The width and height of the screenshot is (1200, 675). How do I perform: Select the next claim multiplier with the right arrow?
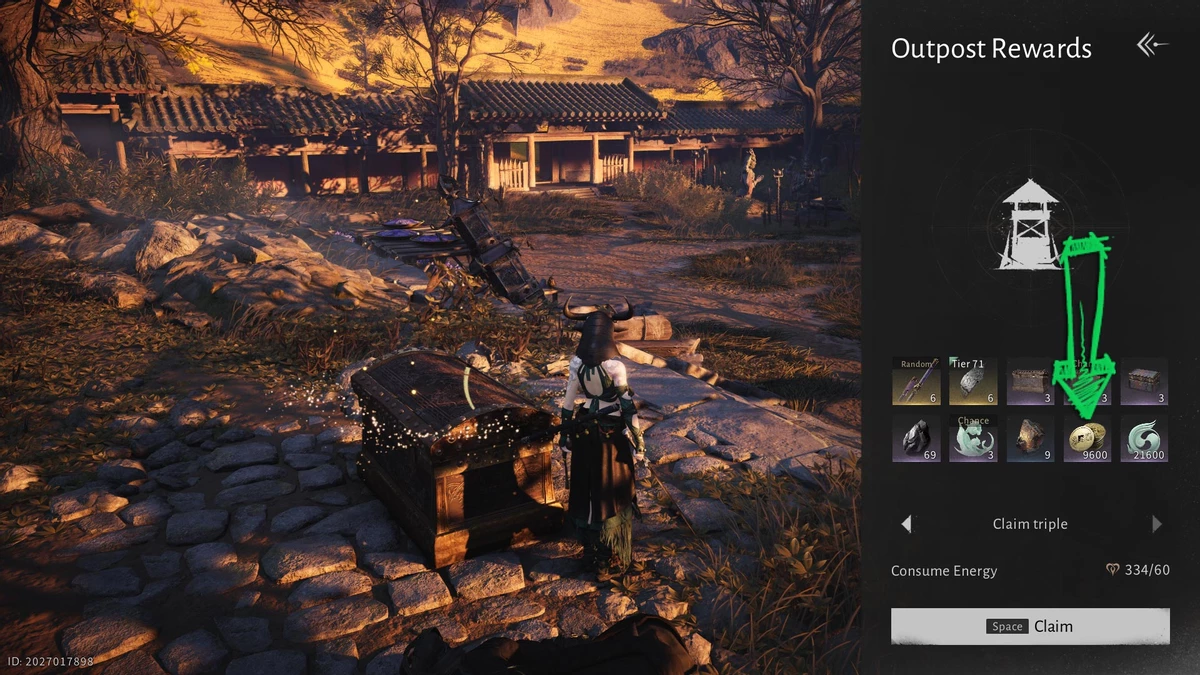coord(1157,524)
